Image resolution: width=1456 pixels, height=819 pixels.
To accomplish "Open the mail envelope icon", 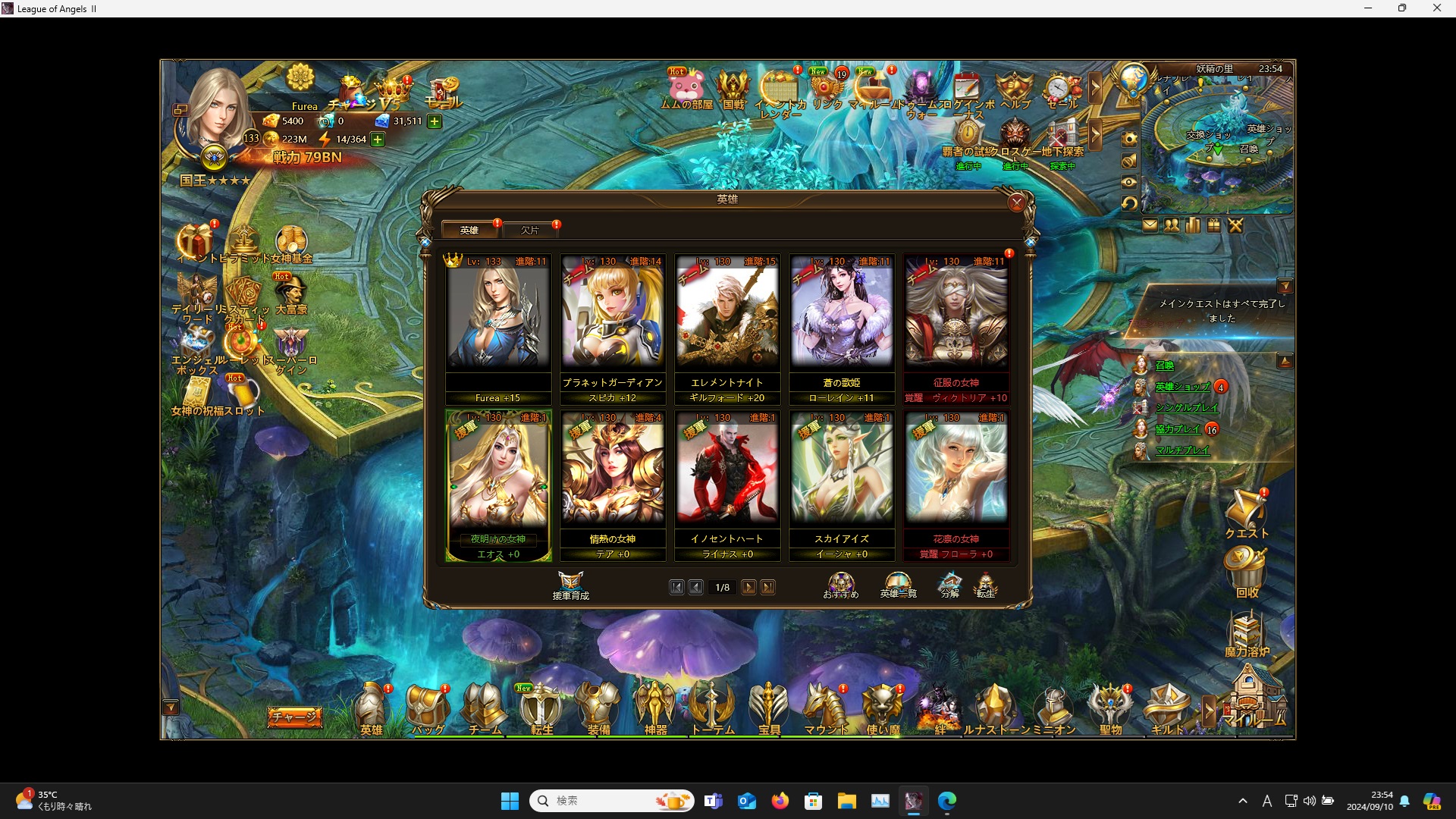I will [x=1151, y=225].
